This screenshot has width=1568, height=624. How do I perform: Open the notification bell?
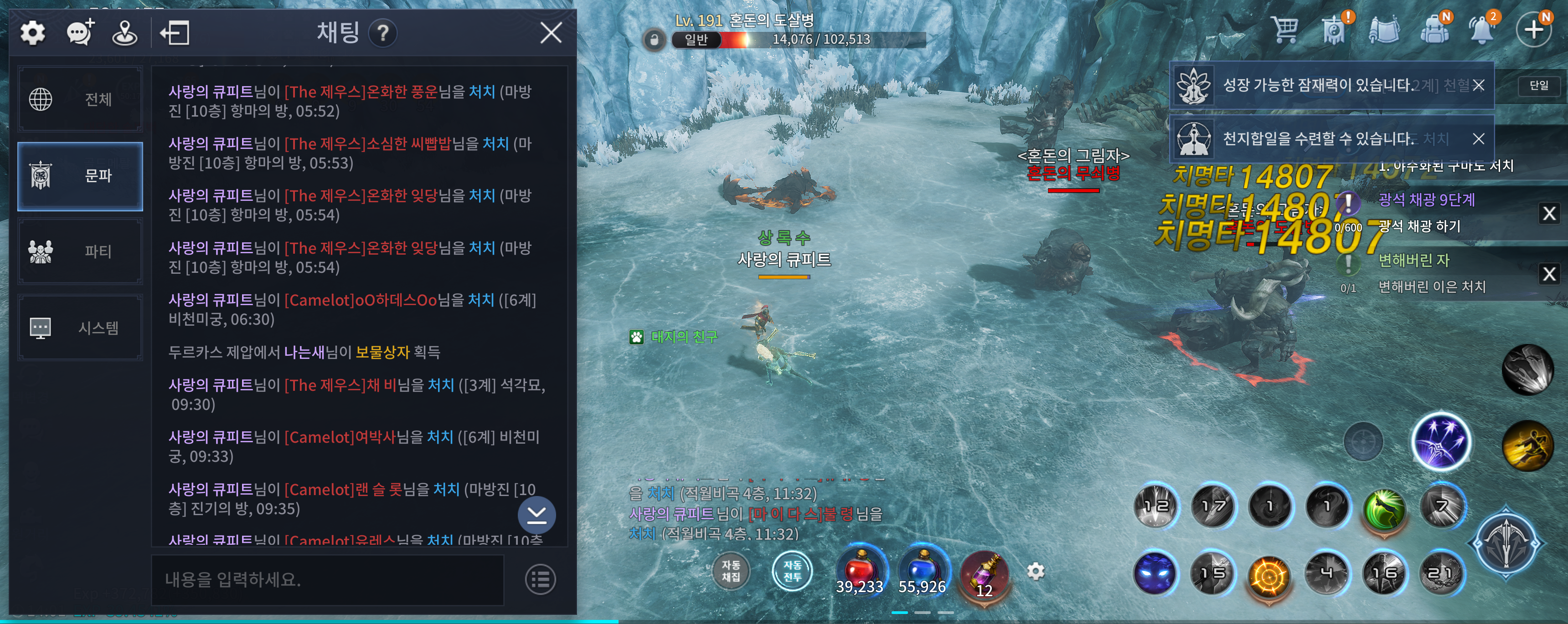[1482, 29]
